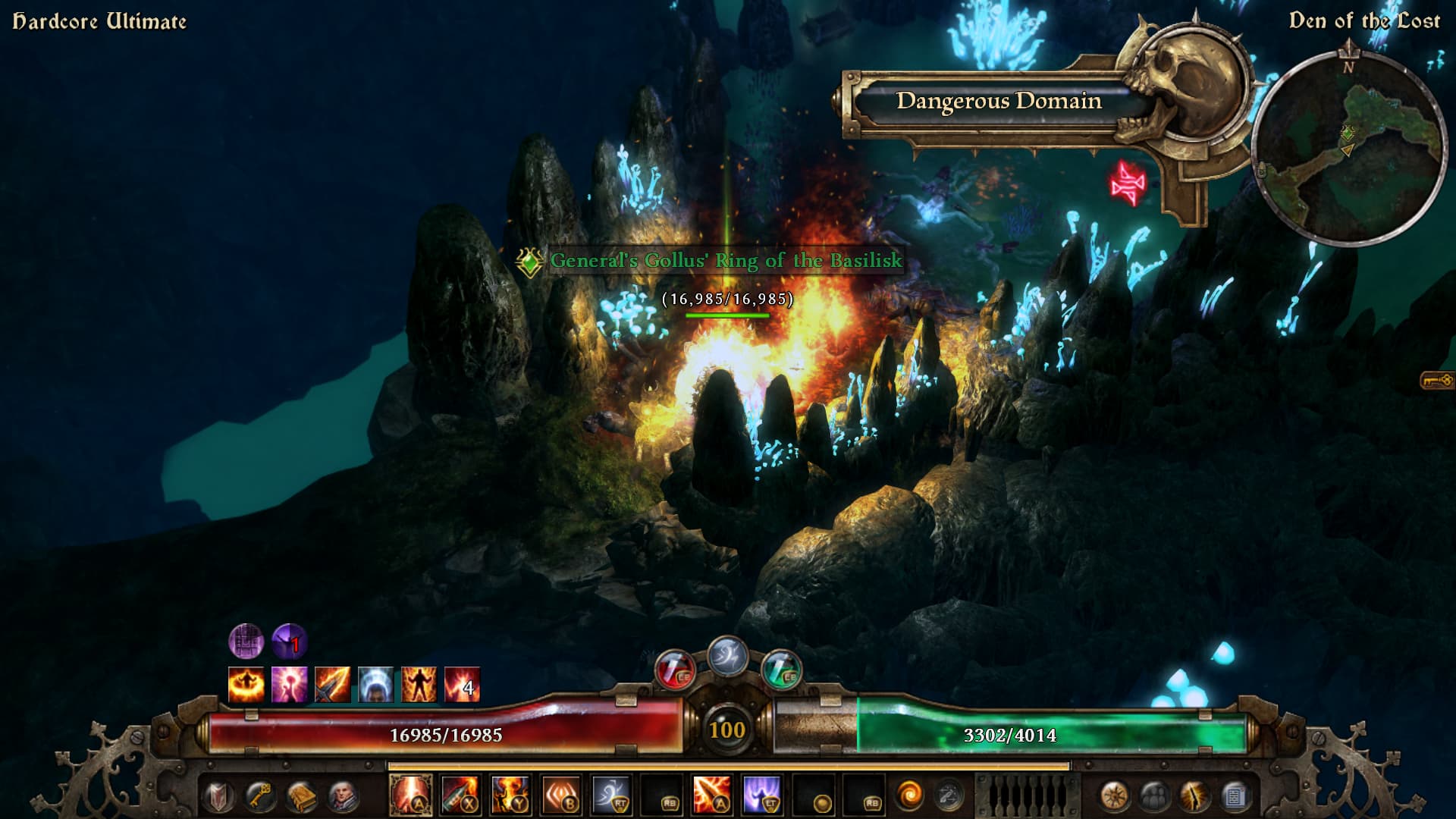Open the orange swirling rift portal button
The width and height of the screenshot is (1456, 819).
(x=908, y=796)
